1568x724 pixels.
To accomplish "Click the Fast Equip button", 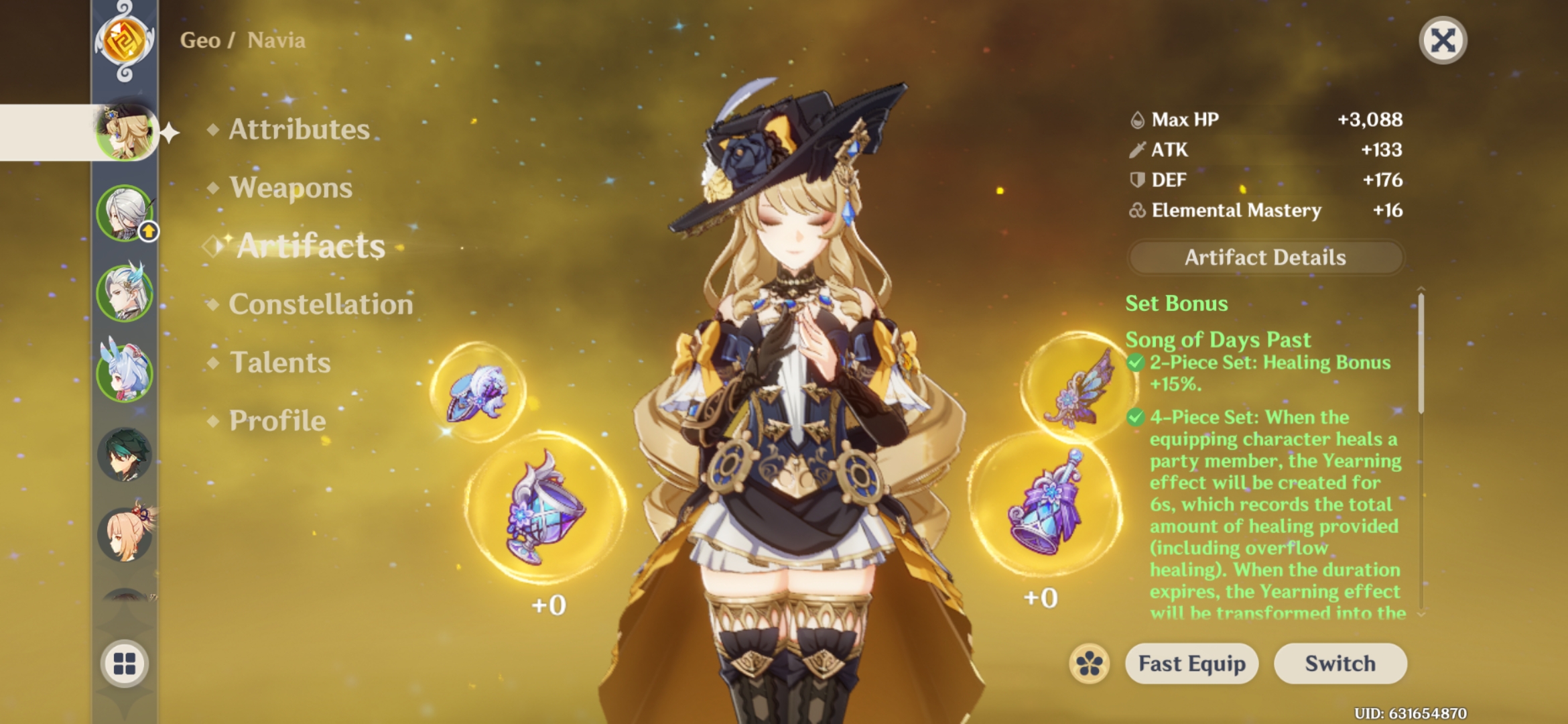I will [1191, 664].
